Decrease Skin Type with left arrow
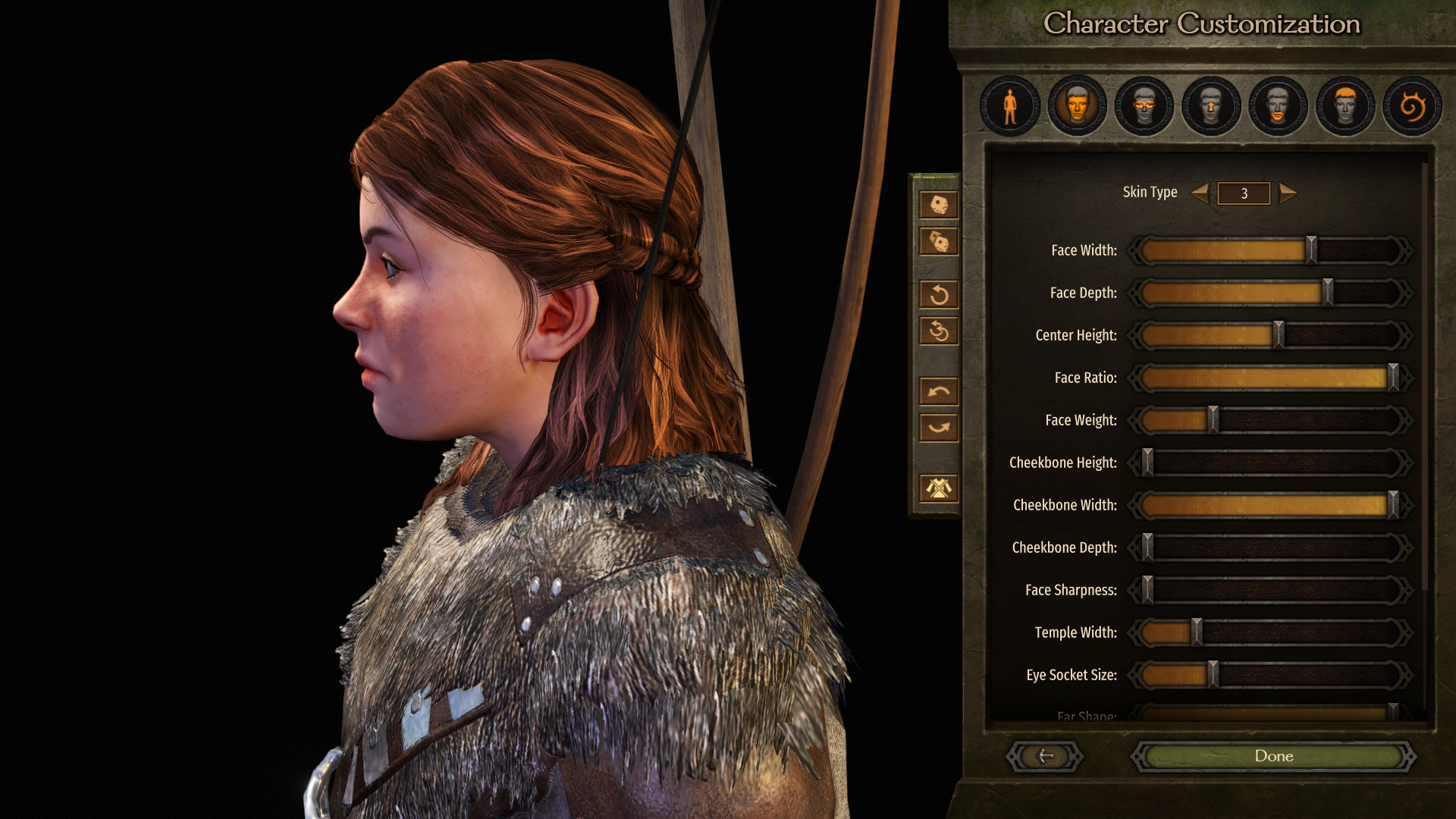The width and height of the screenshot is (1456, 819). click(1200, 193)
